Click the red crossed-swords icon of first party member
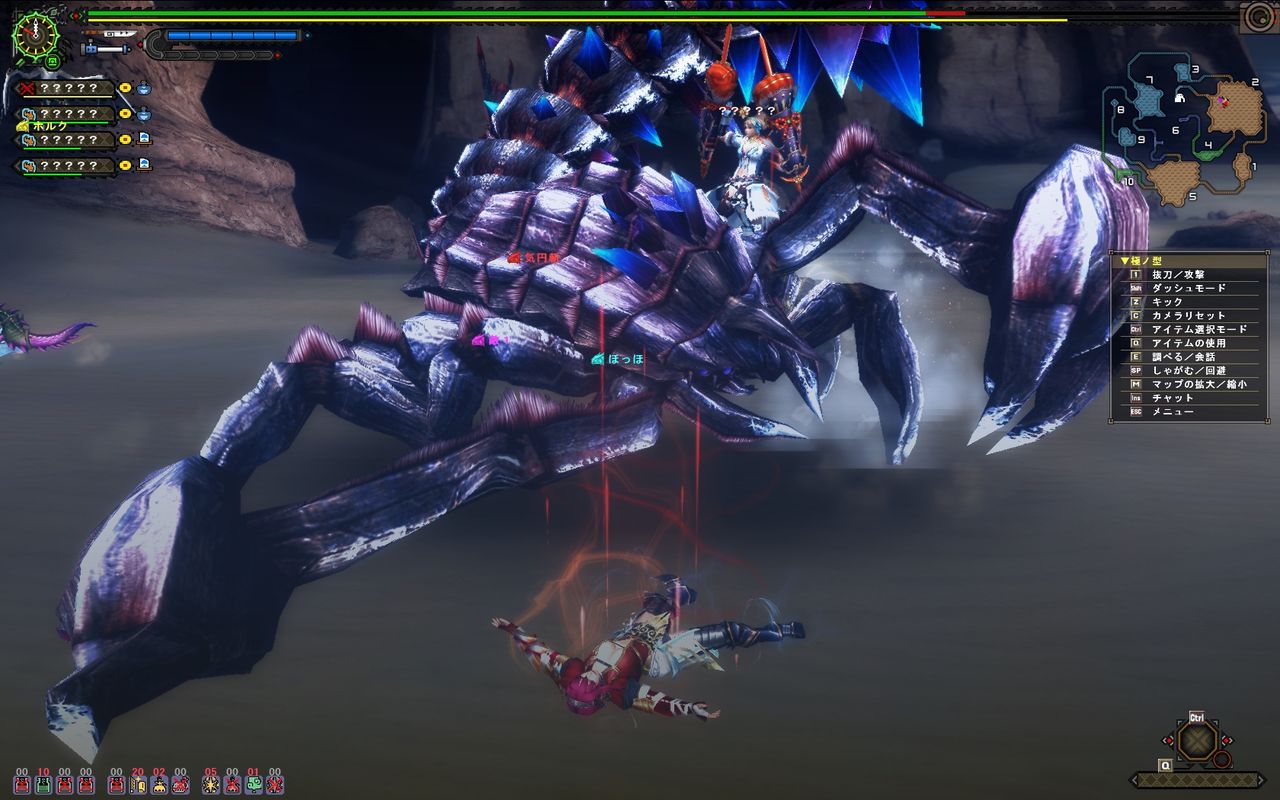1280x800 pixels. point(27,88)
